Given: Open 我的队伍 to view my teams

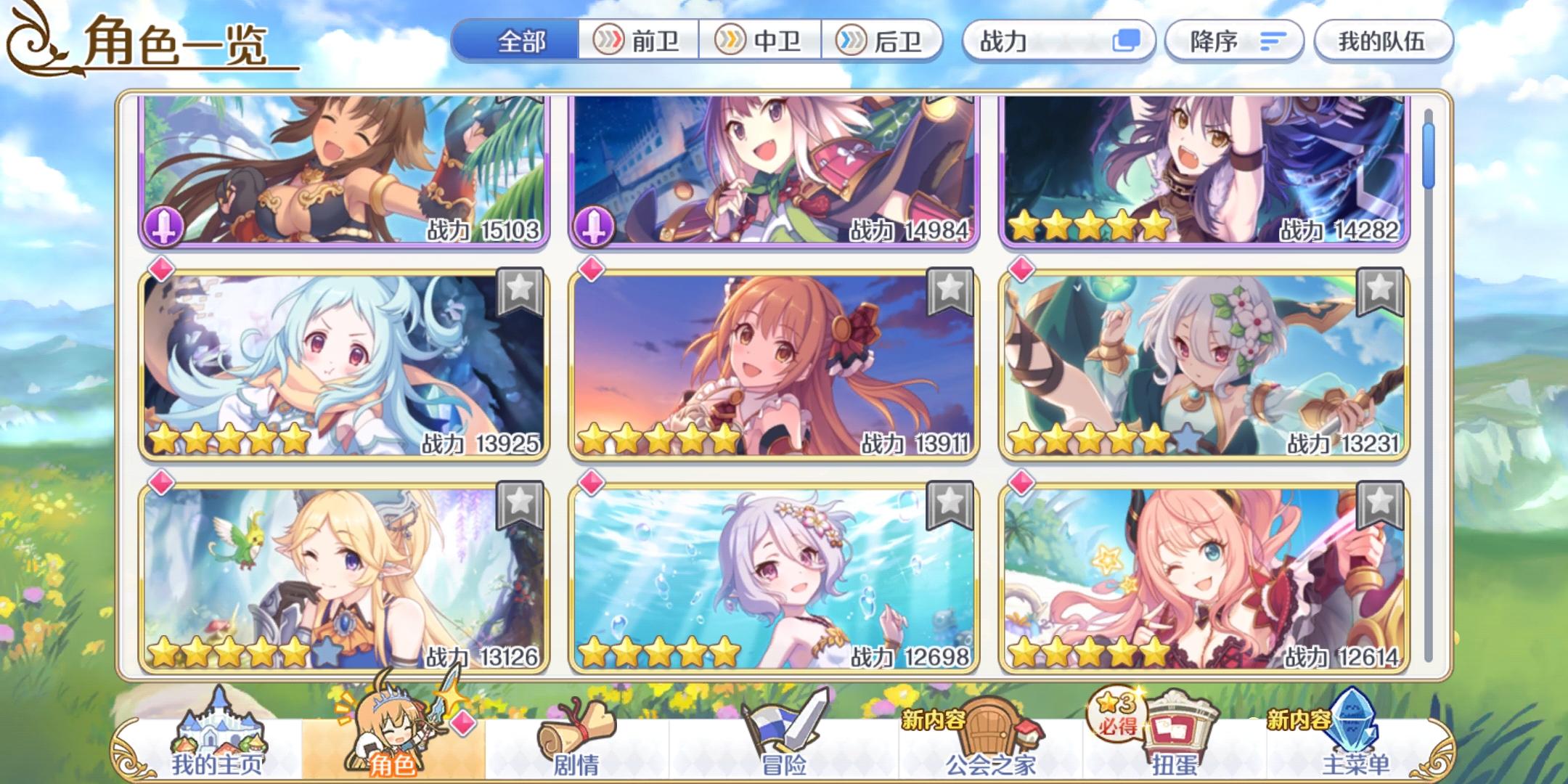Looking at the screenshot, I should [1383, 41].
